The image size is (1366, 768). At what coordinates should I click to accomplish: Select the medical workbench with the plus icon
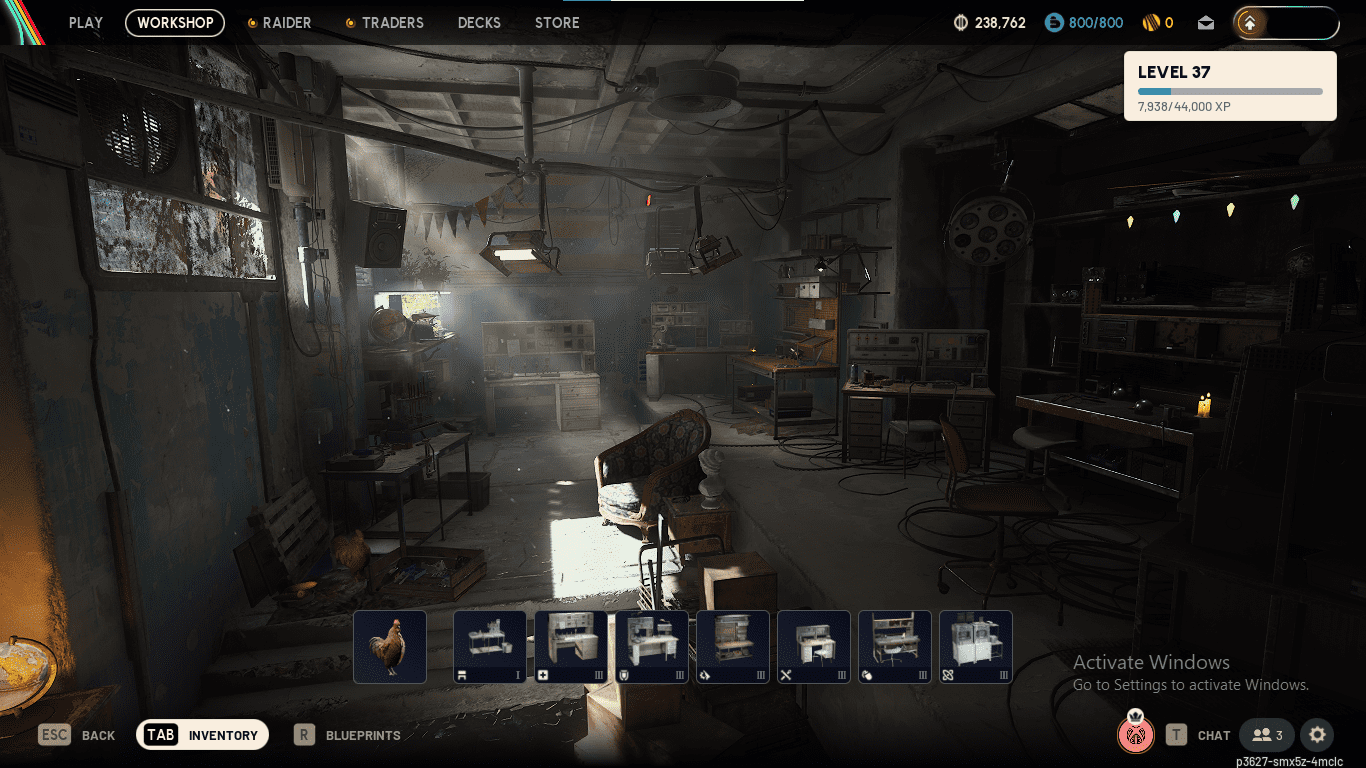click(x=571, y=646)
